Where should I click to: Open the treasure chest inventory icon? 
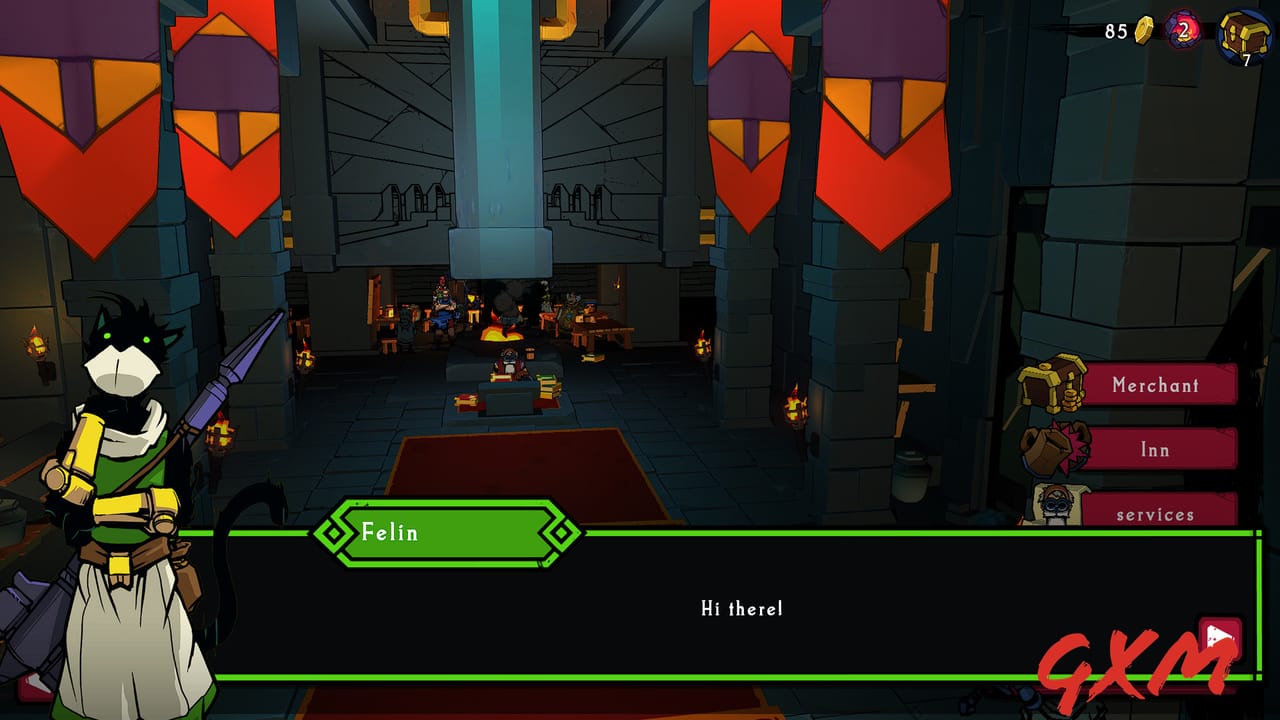coord(1244,33)
